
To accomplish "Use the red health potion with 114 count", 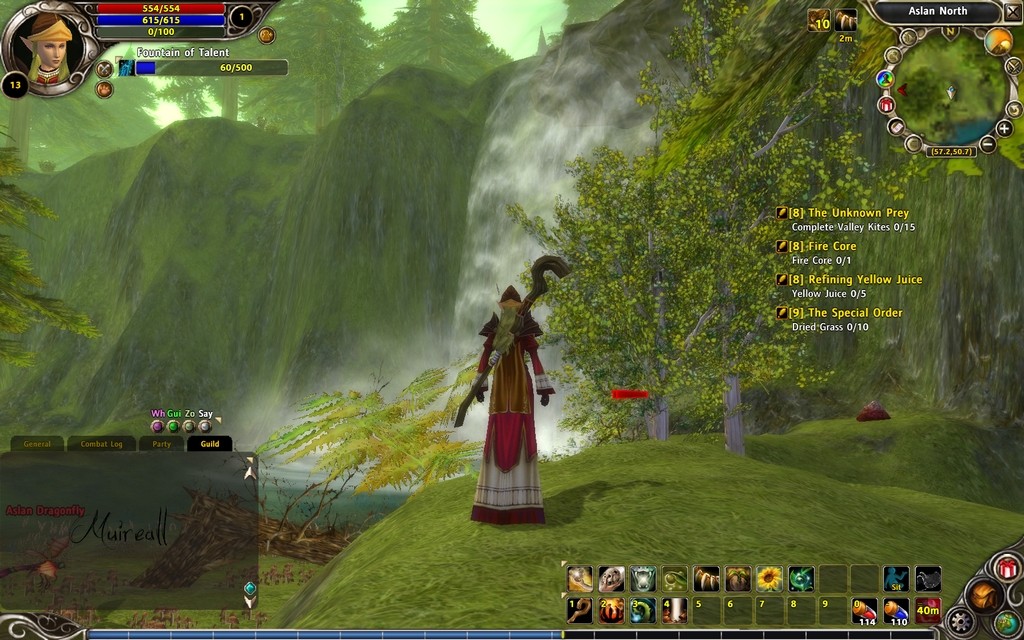I will point(865,609).
